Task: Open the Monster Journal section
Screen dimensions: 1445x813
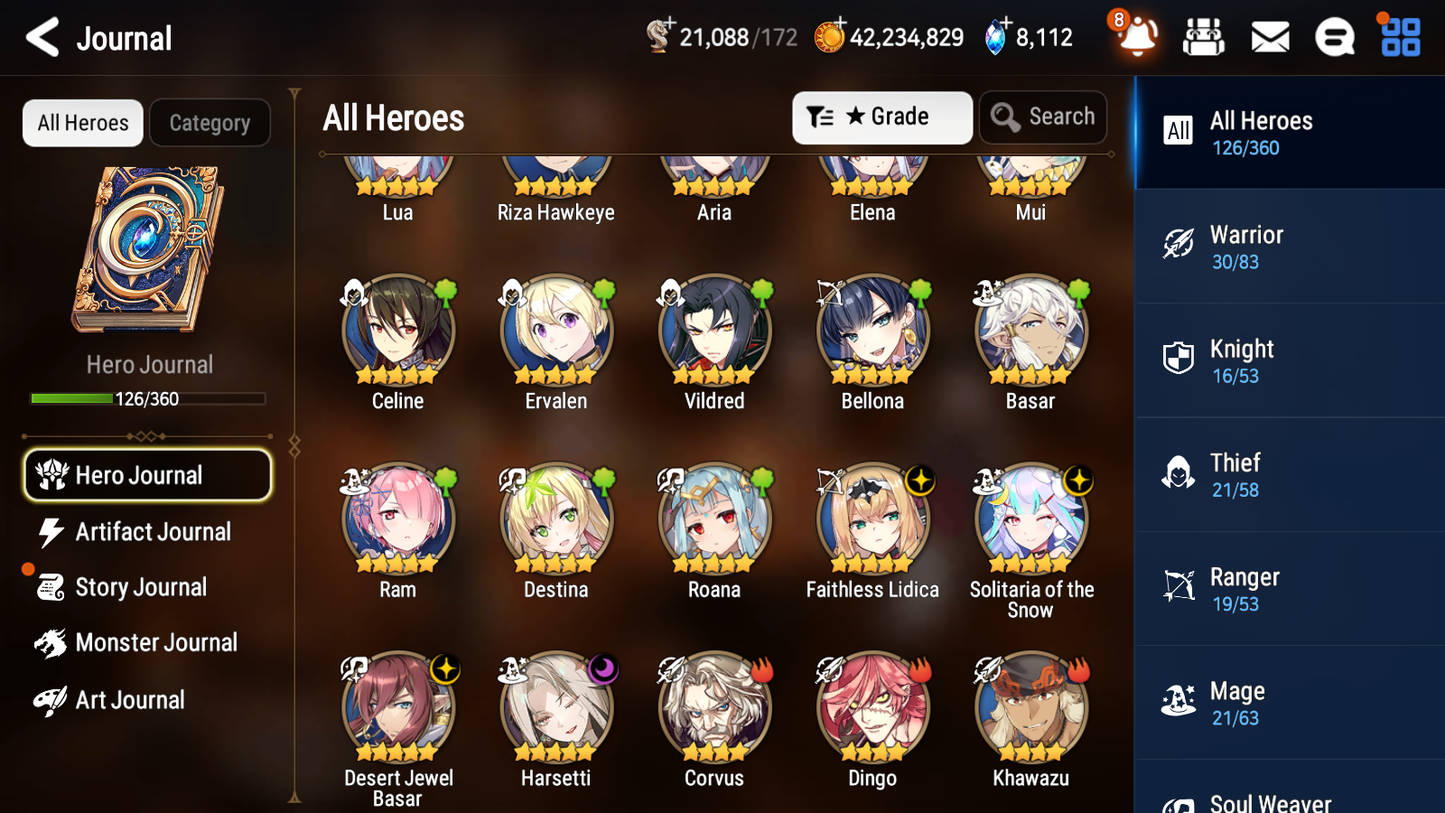Action: pyautogui.click(x=157, y=643)
